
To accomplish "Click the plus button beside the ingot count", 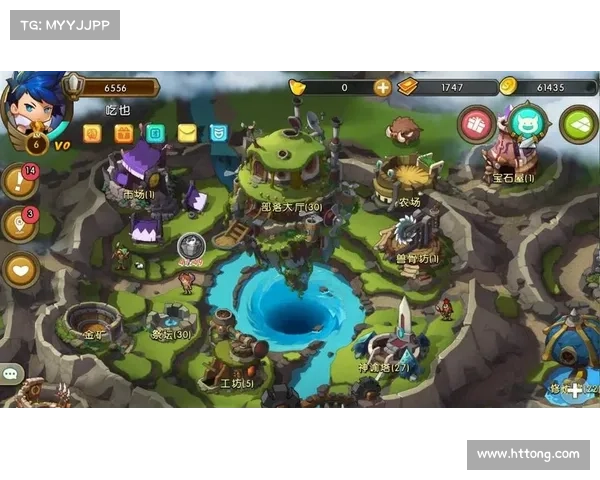I will click(382, 87).
